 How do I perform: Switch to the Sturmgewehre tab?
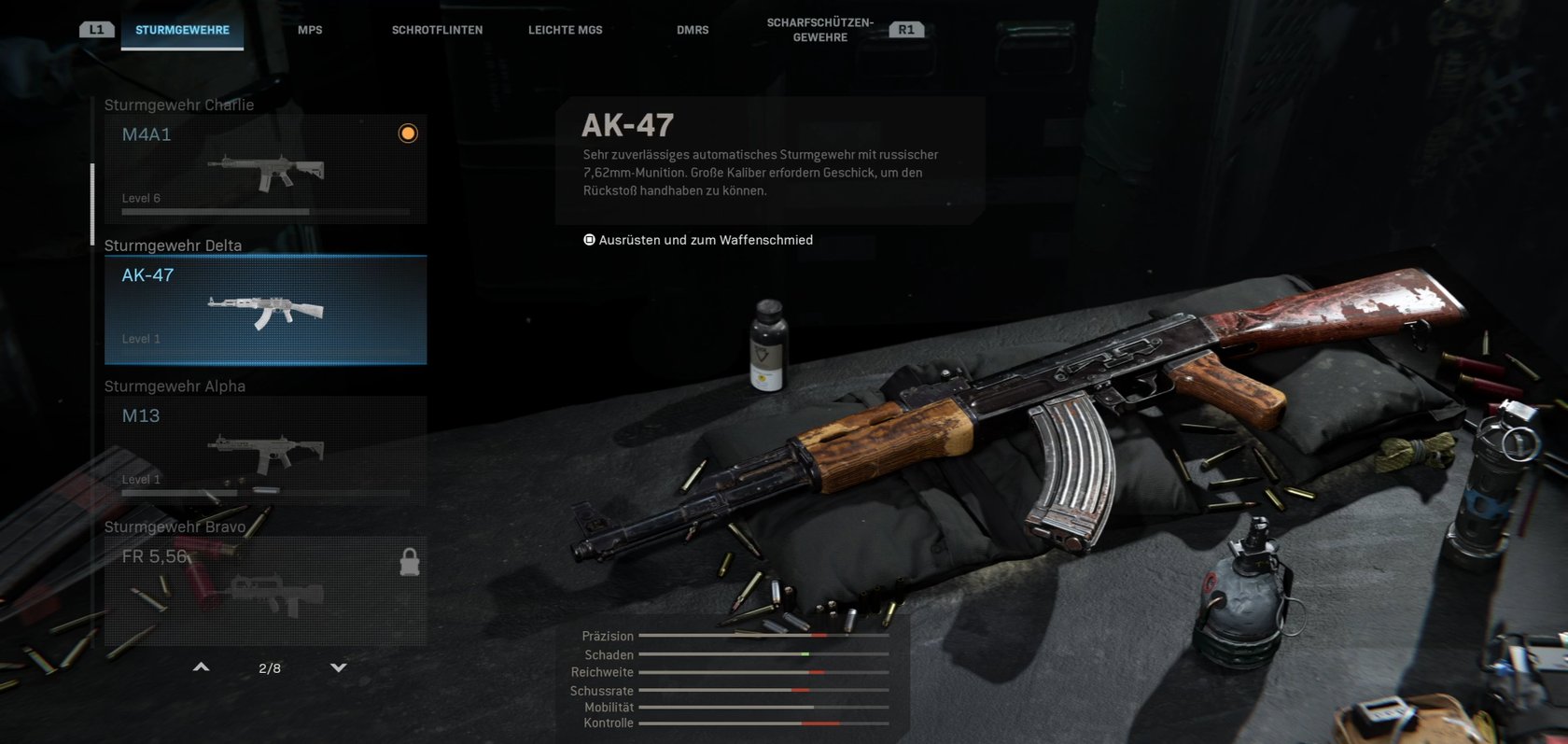[x=182, y=30]
